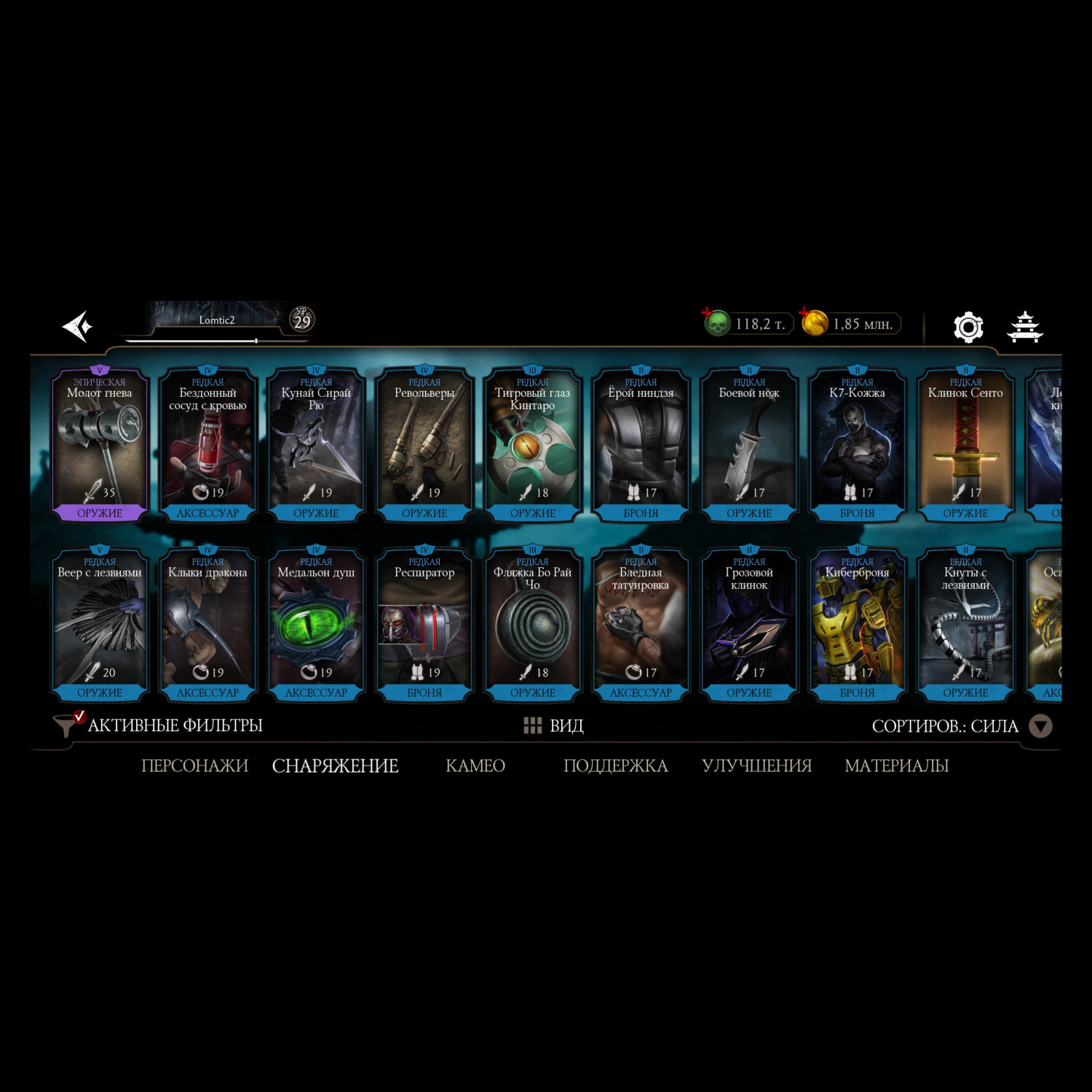The width and height of the screenshot is (1092, 1092).
Task: Choose the Веер с лезвиями card
Action: point(100,624)
